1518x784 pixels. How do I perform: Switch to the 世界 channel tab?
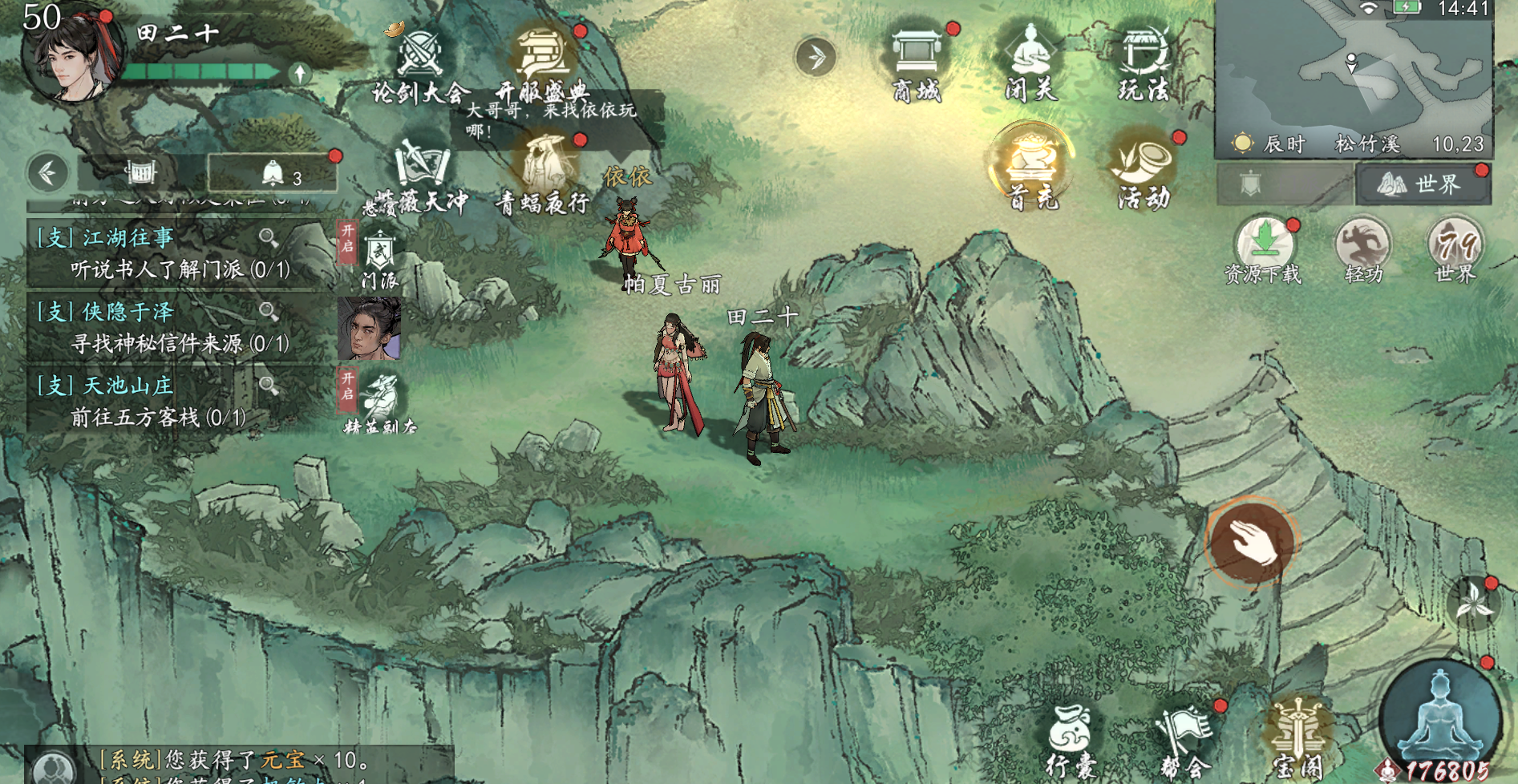tap(1422, 184)
